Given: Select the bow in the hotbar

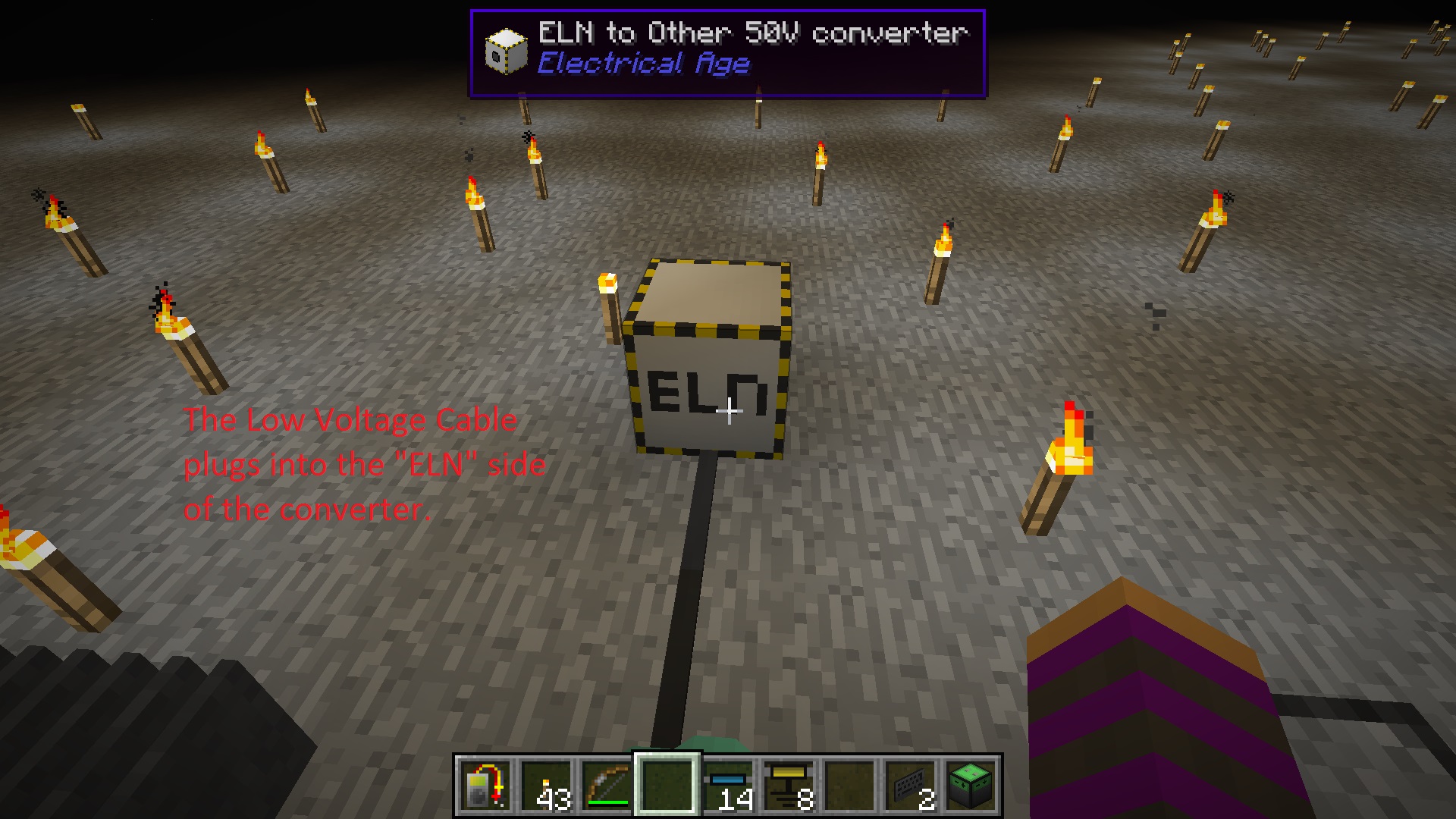Looking at the screenshot, I should [607, 785].
